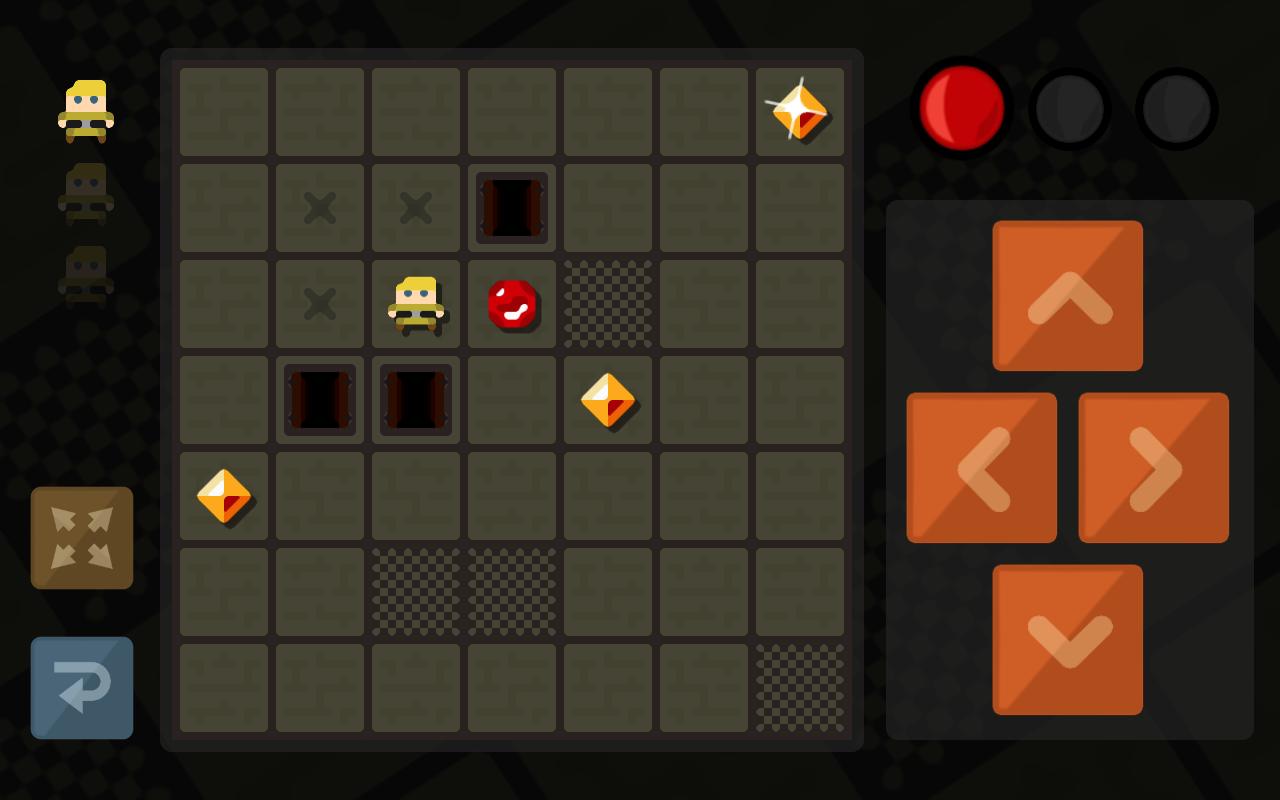Click the first grey empty orb
Viewport: 1280px width, 800px height.
click(1069, 108)
